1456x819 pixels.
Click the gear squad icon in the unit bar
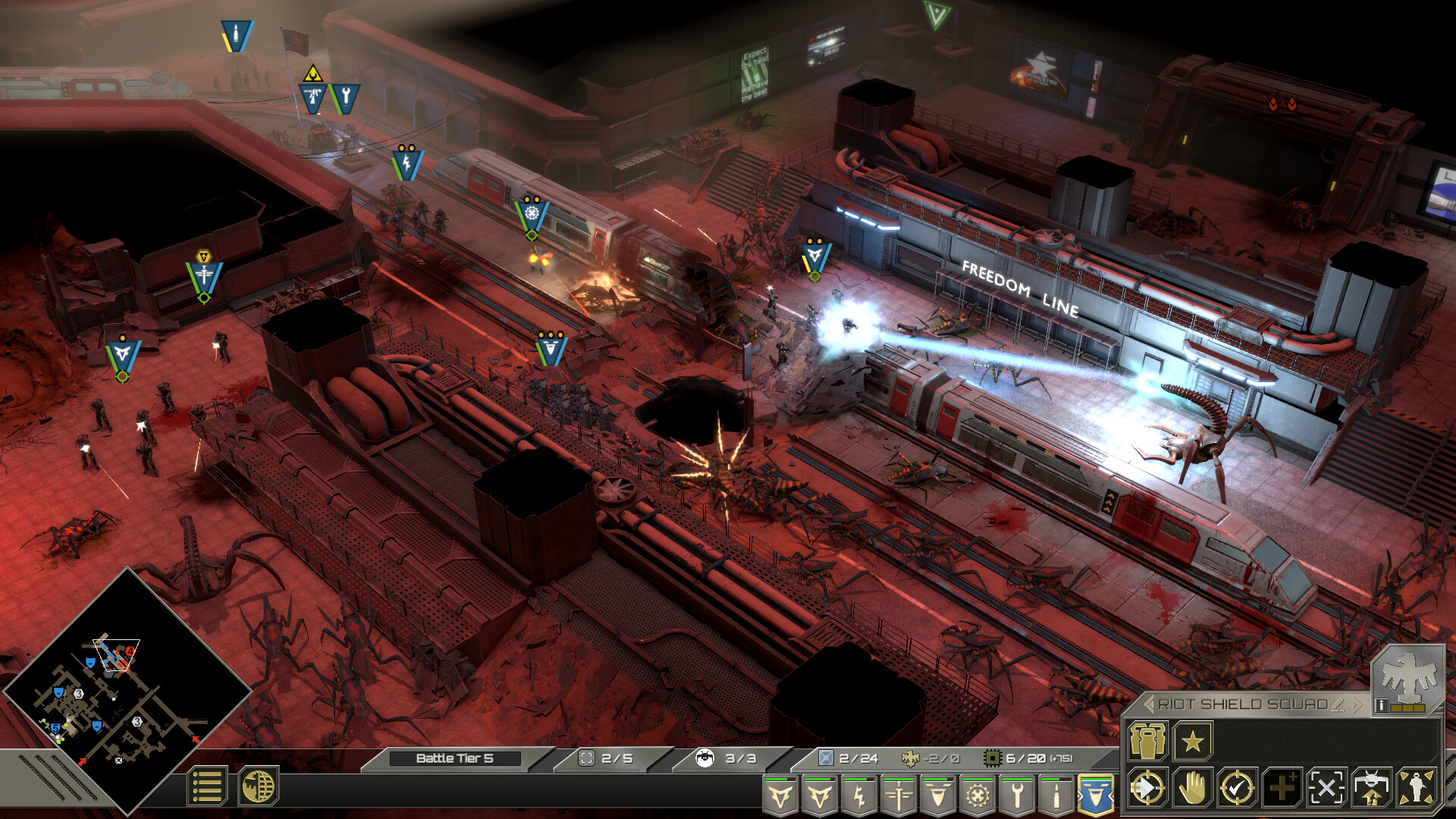pos(977,795)
